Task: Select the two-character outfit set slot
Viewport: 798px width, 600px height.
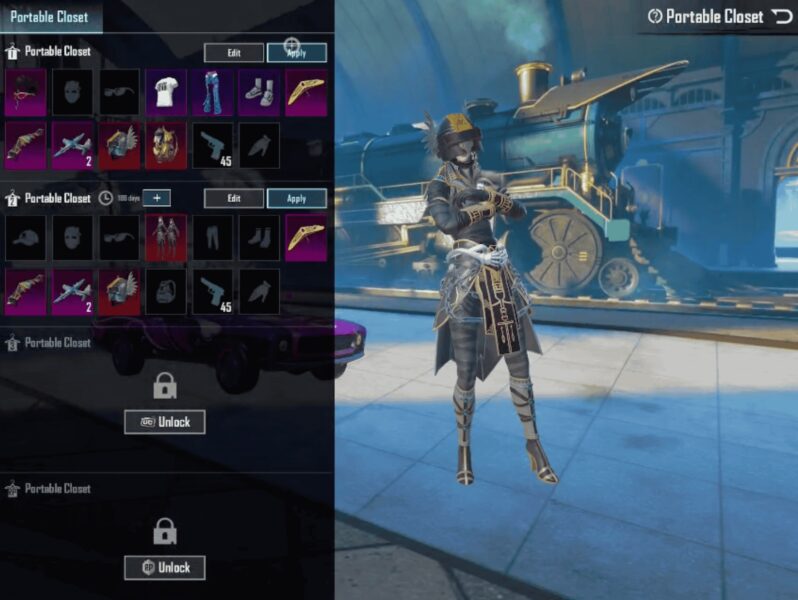Action: [x=166, y=238]
